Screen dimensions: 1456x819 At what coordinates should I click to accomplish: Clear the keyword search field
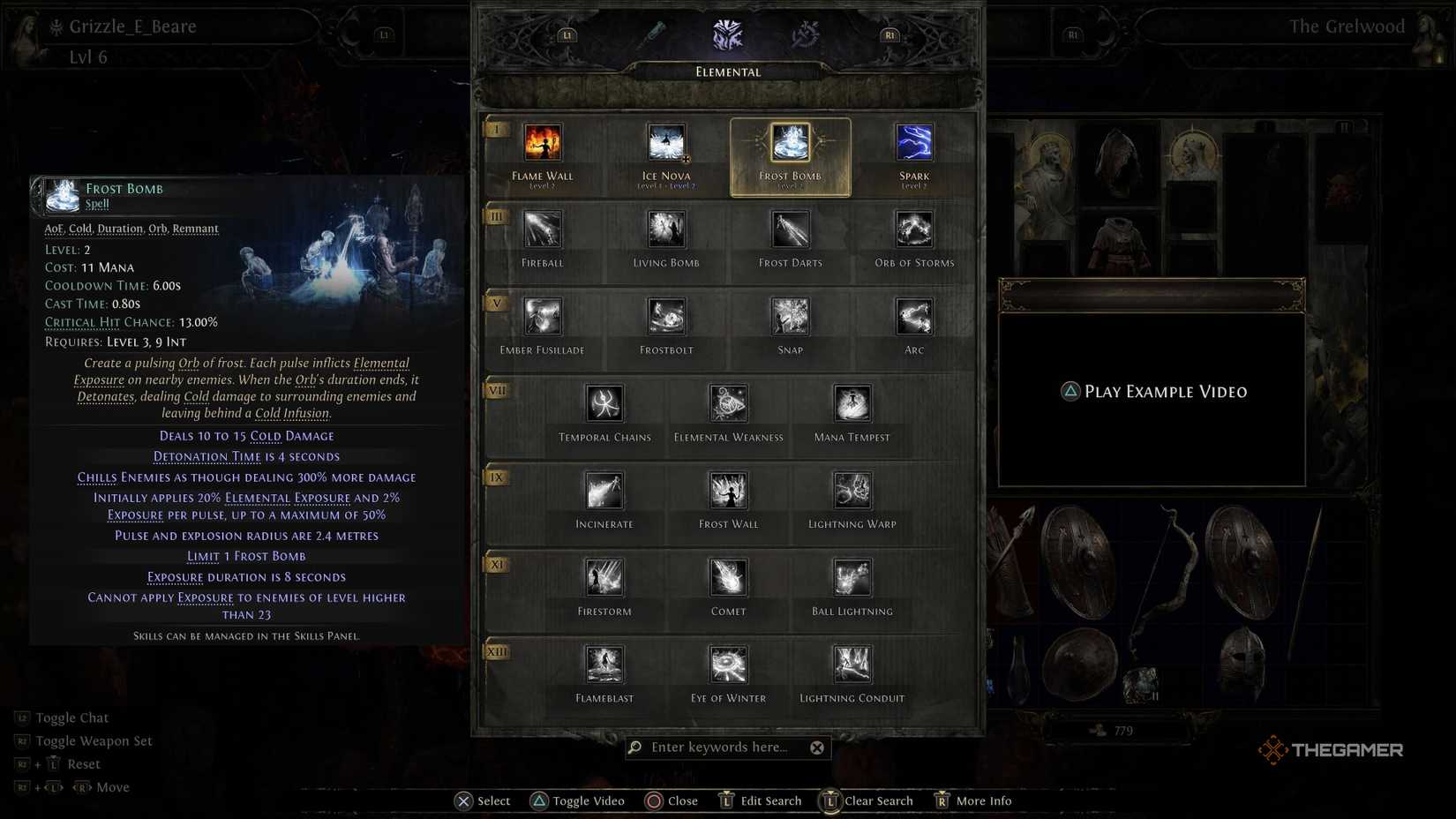(x=817, y=747)
